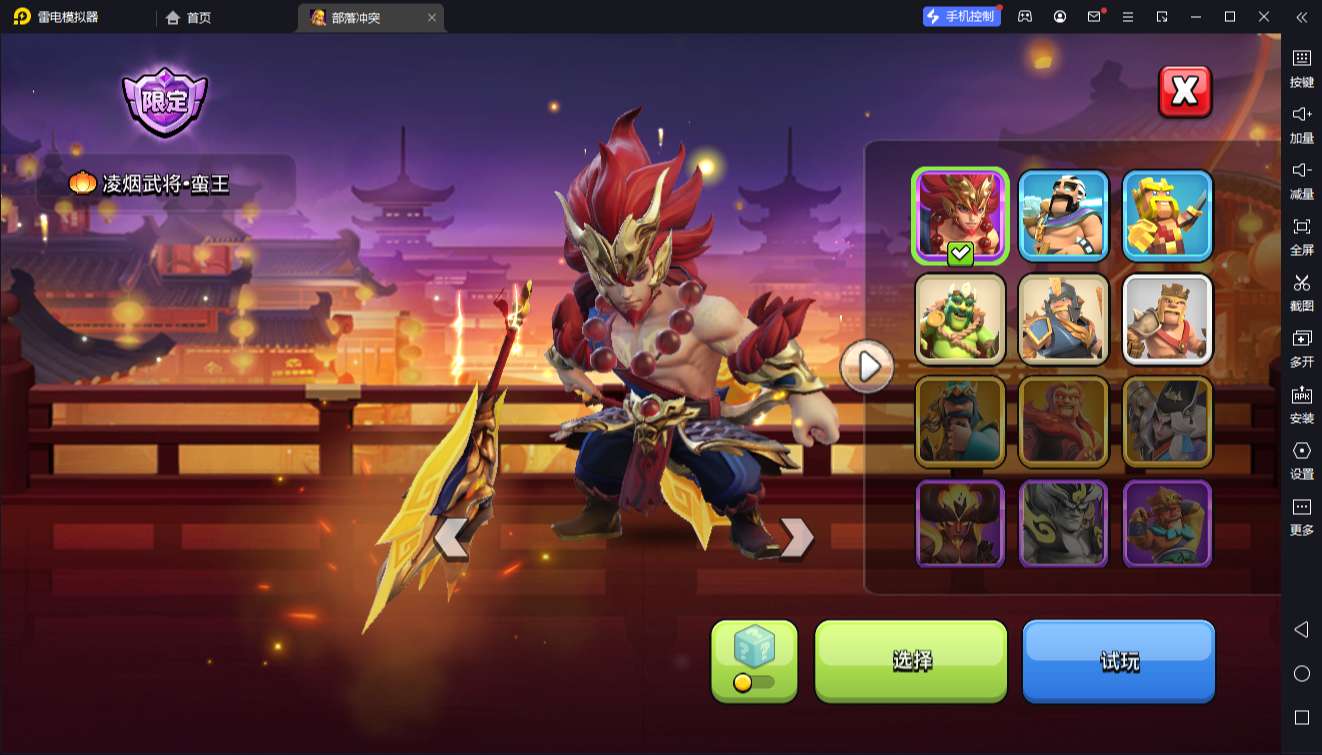
Task: Select the default Barbarian King skin
Action: click(x=1167, y=319)
